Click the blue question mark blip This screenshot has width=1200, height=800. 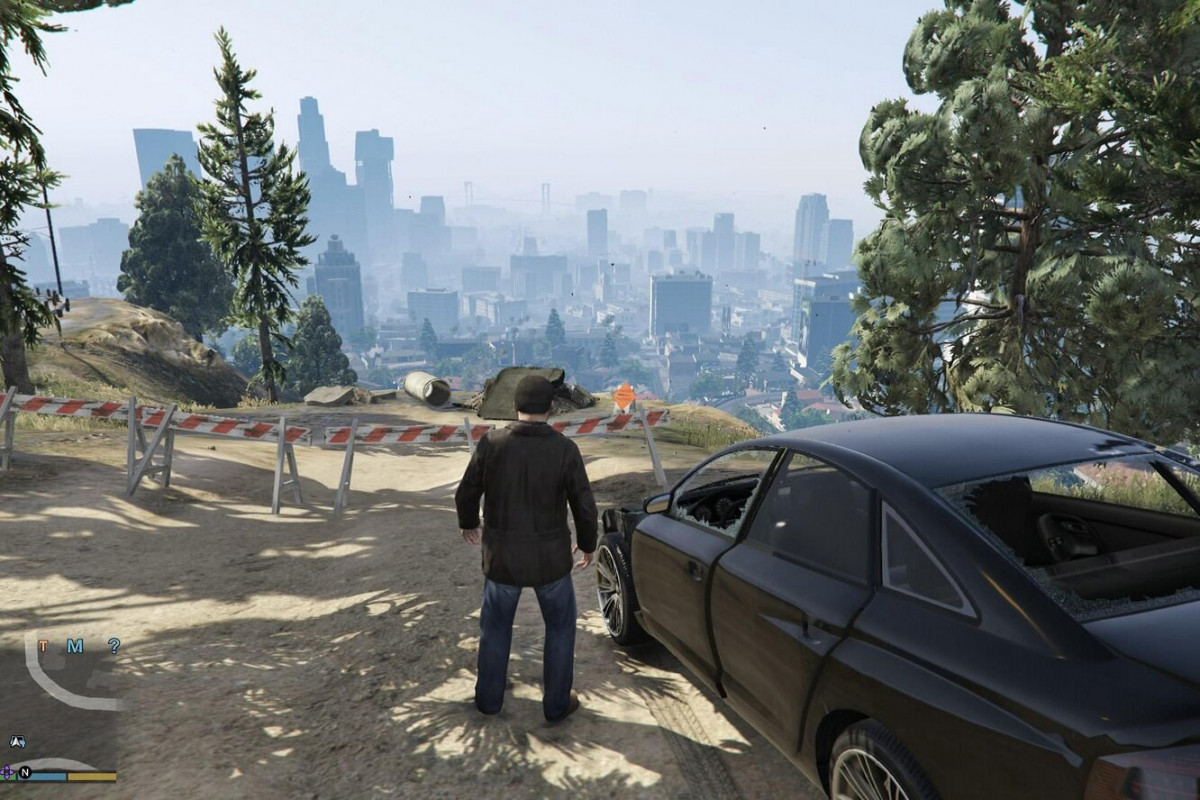114,646
